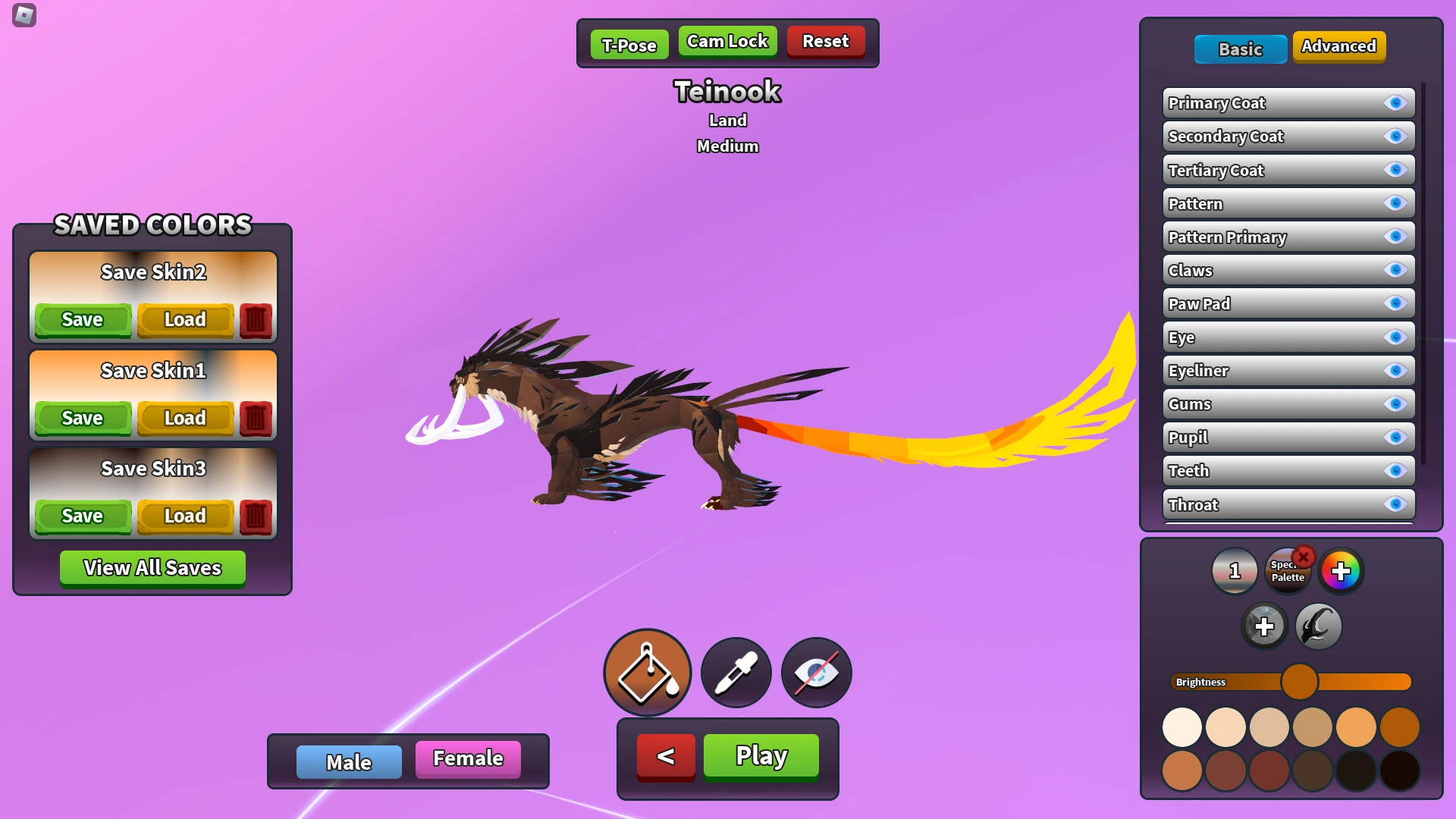The image size is (1456, 819).
Task: Open the rainbow color wheel to add color
Action: [x=1342, y=571]
